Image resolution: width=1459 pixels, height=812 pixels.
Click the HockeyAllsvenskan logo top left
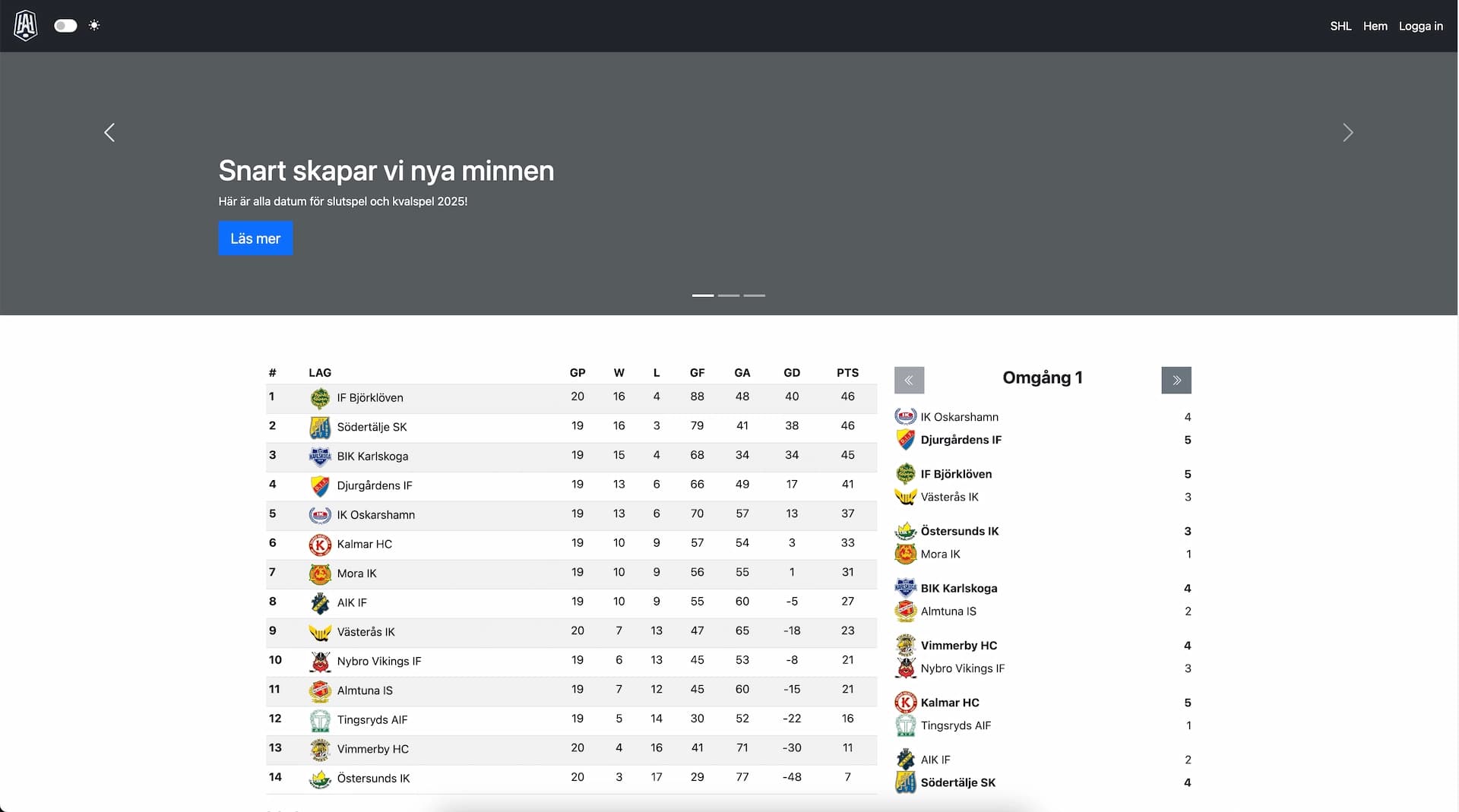(24, 25)
